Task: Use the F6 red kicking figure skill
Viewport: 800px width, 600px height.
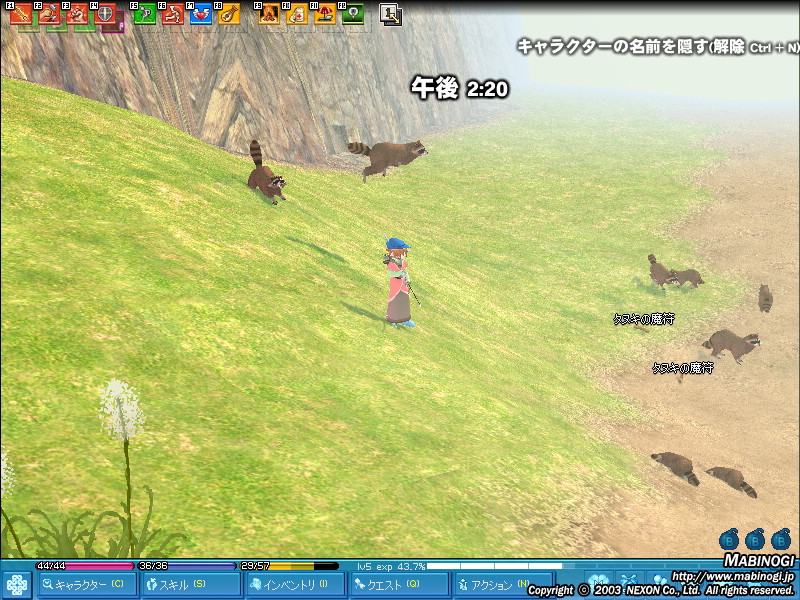Action: tap(173, 14)
